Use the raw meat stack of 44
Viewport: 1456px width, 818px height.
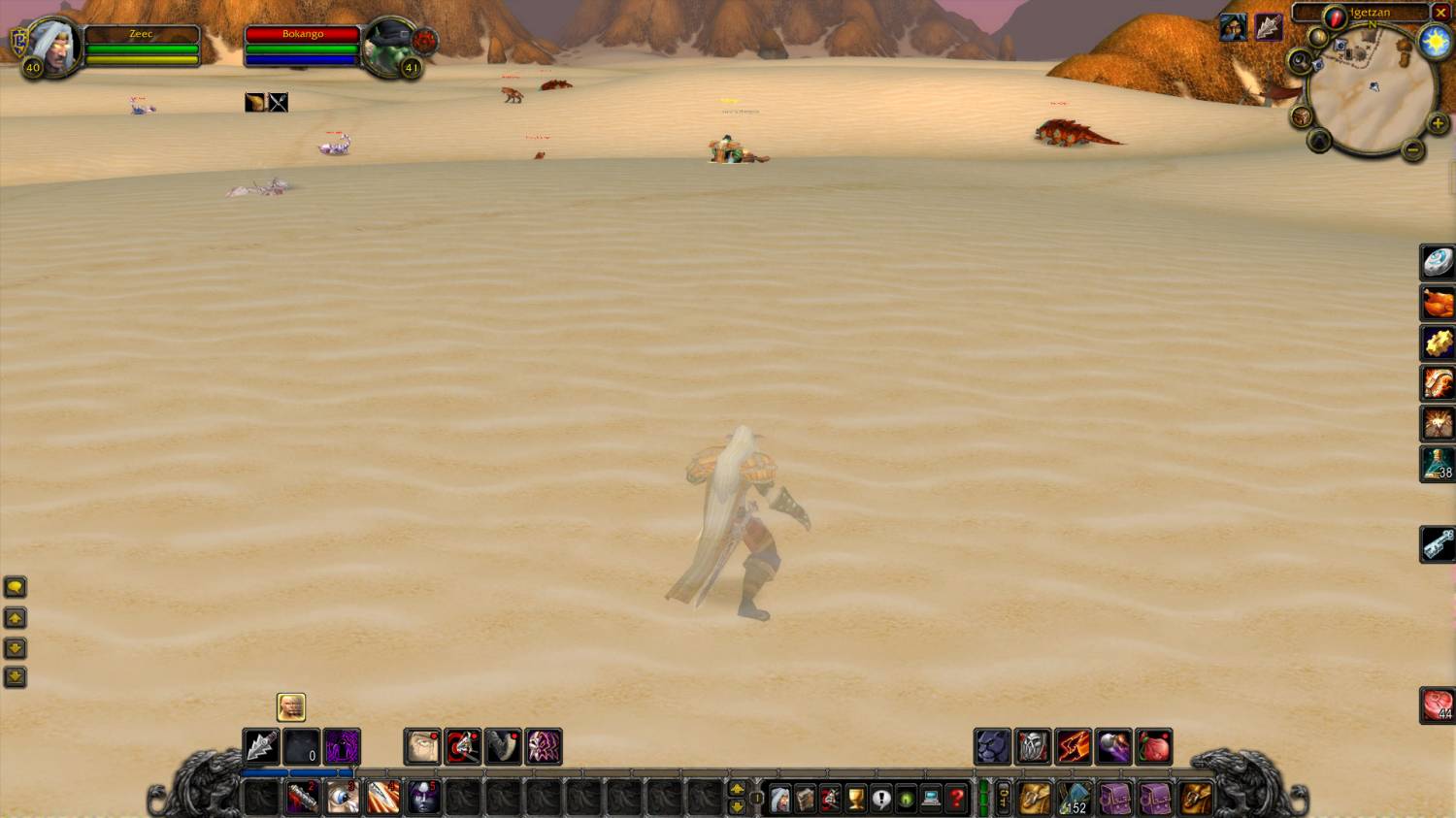(x=1438, y=705)
